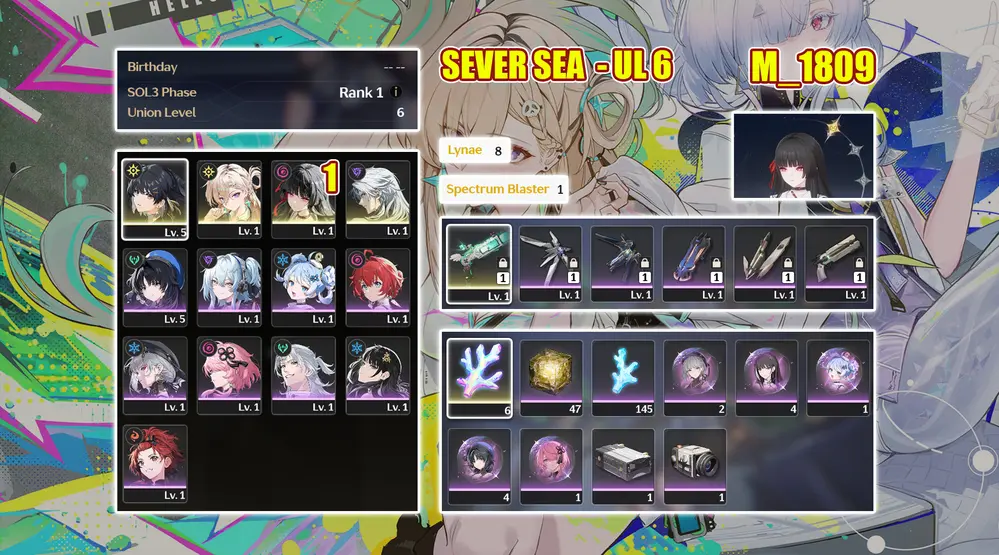Open the dark-haired girl profile banner
This screenshot has width=999, height=555.
(803, 155)
